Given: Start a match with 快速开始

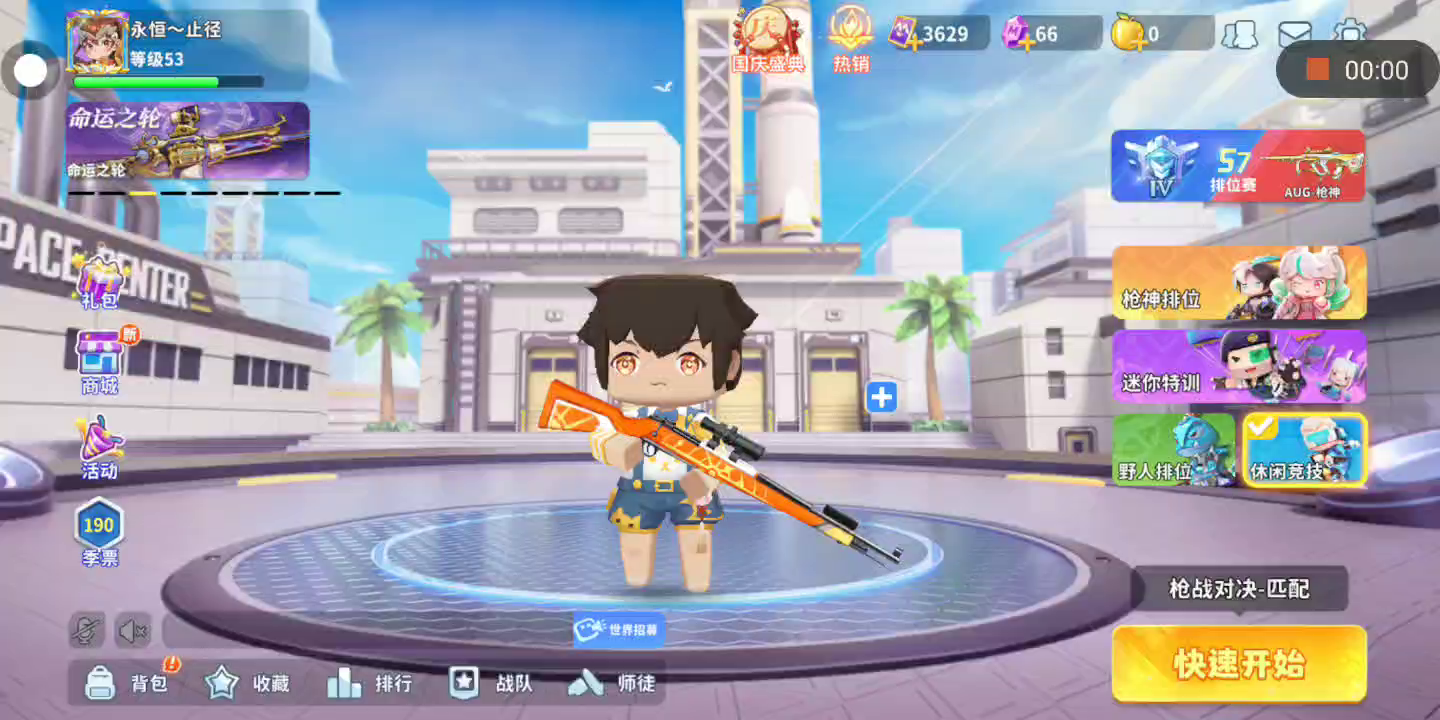Looking at the screenshot, I should click(1239, 663).
